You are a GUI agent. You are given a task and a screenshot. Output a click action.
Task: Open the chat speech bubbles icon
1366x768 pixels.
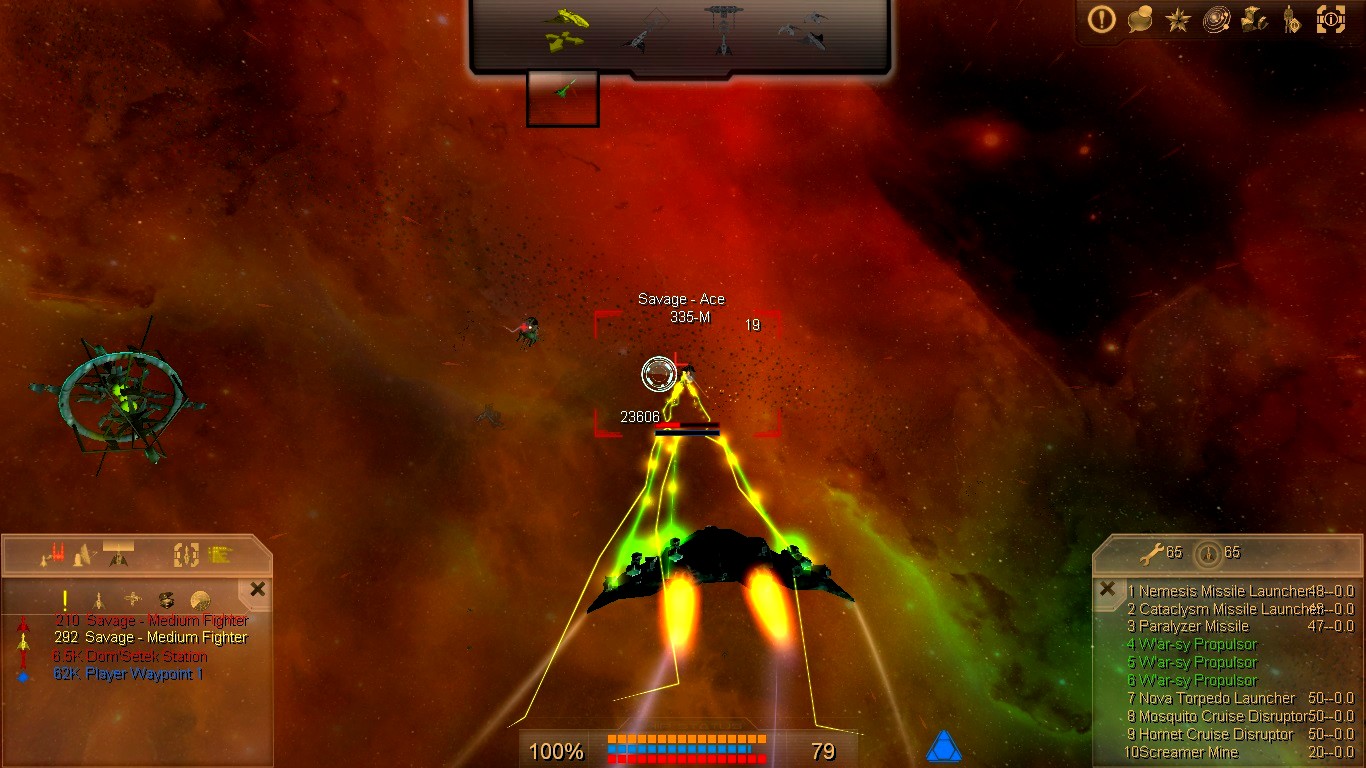(1140, 19)
